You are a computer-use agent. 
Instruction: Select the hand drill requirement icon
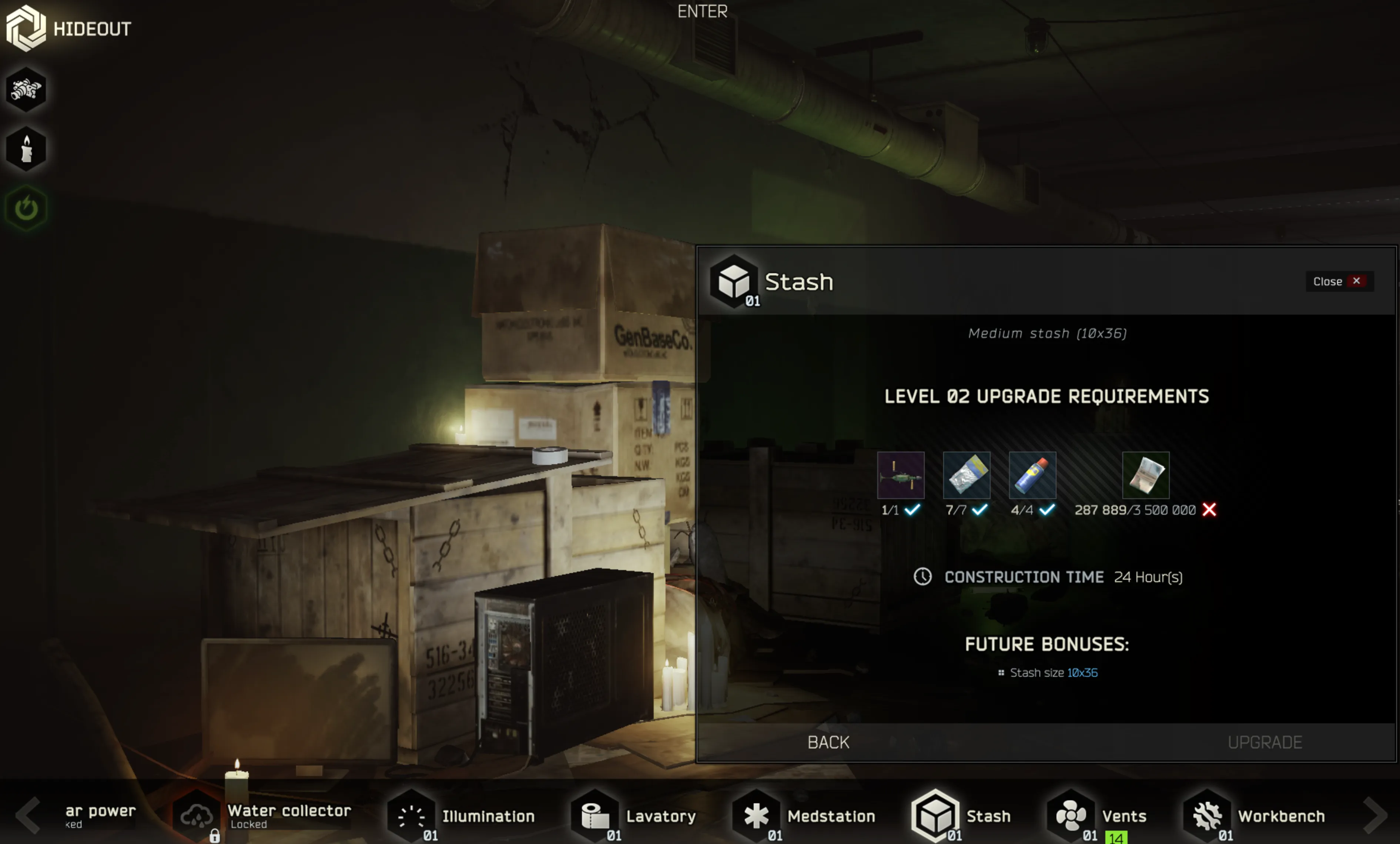tap(901, 476)
